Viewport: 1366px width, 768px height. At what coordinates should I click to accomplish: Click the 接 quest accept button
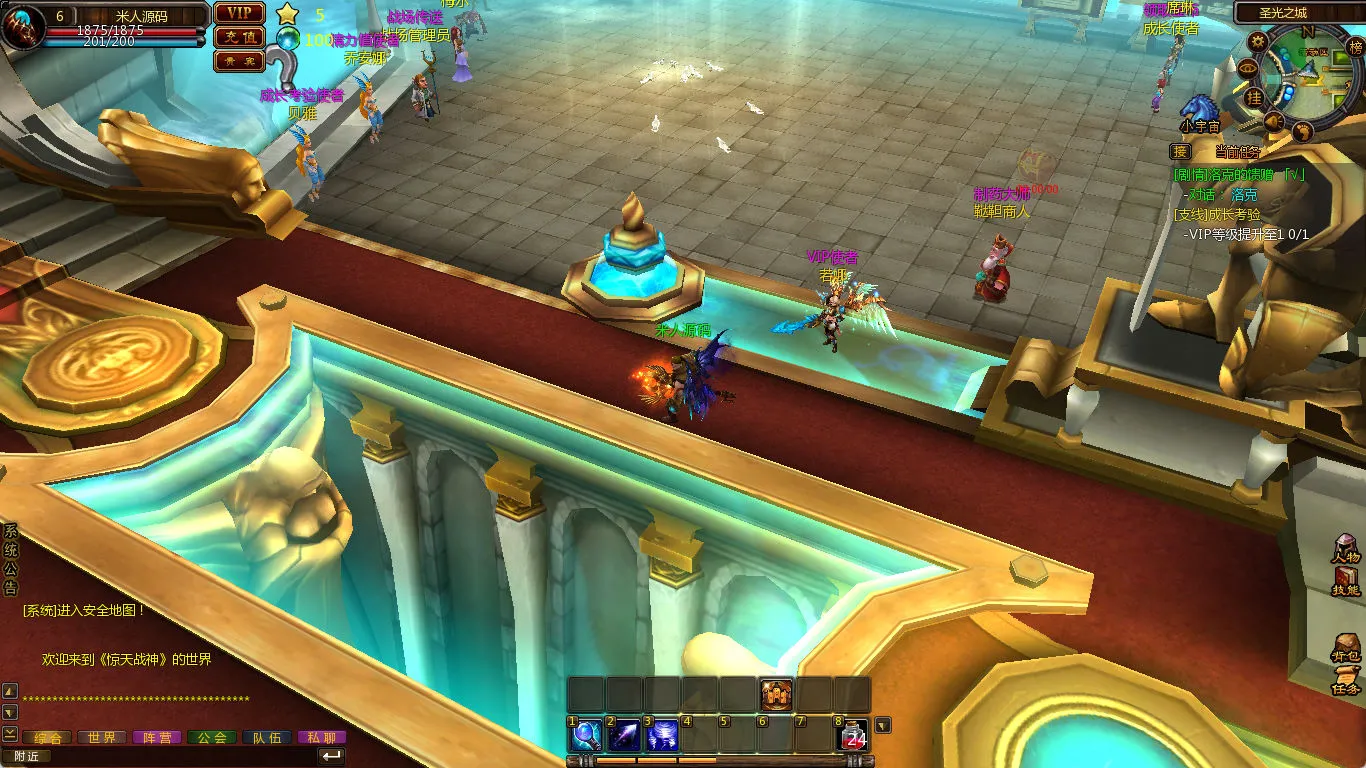click(1181, 152)
